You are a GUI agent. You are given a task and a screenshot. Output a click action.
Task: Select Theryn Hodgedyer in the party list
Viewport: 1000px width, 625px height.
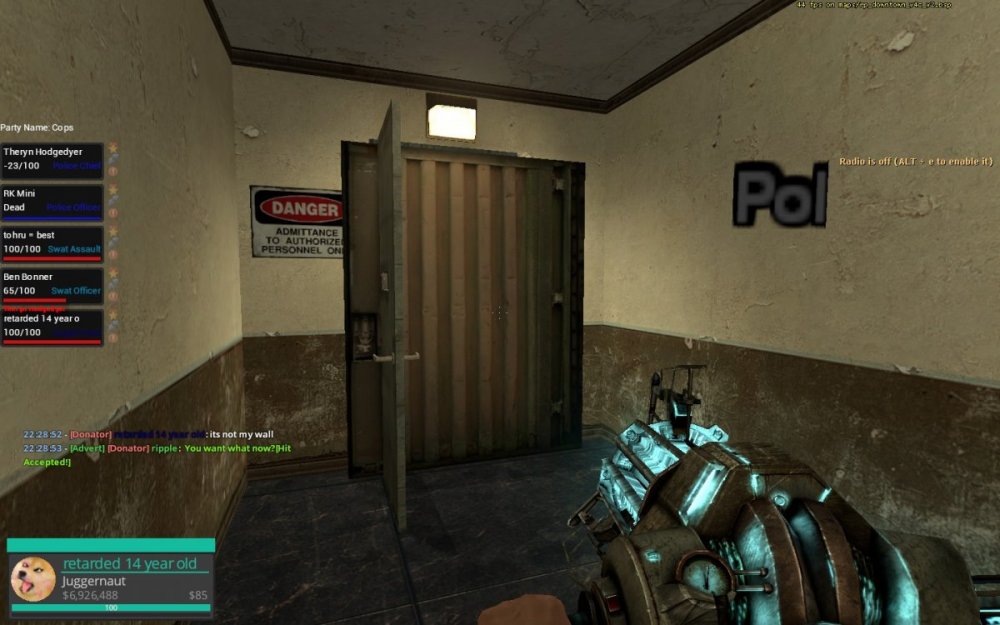(x=52, y=159)
